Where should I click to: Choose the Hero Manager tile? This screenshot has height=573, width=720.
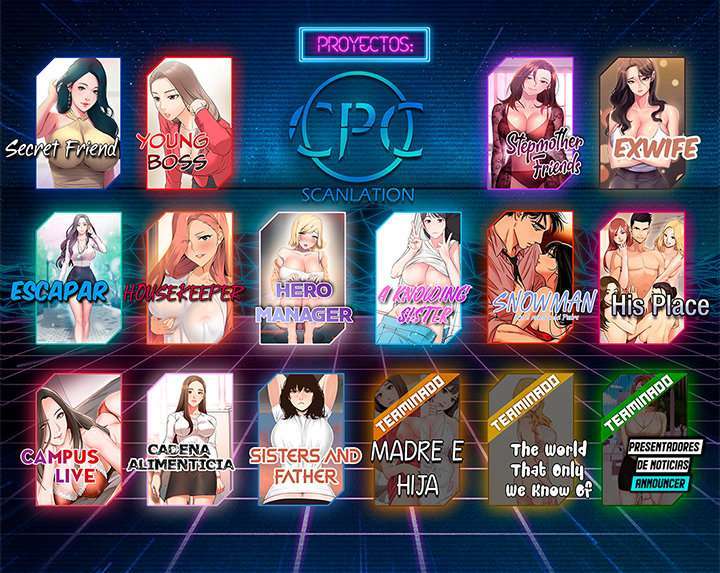click(303, 278)
